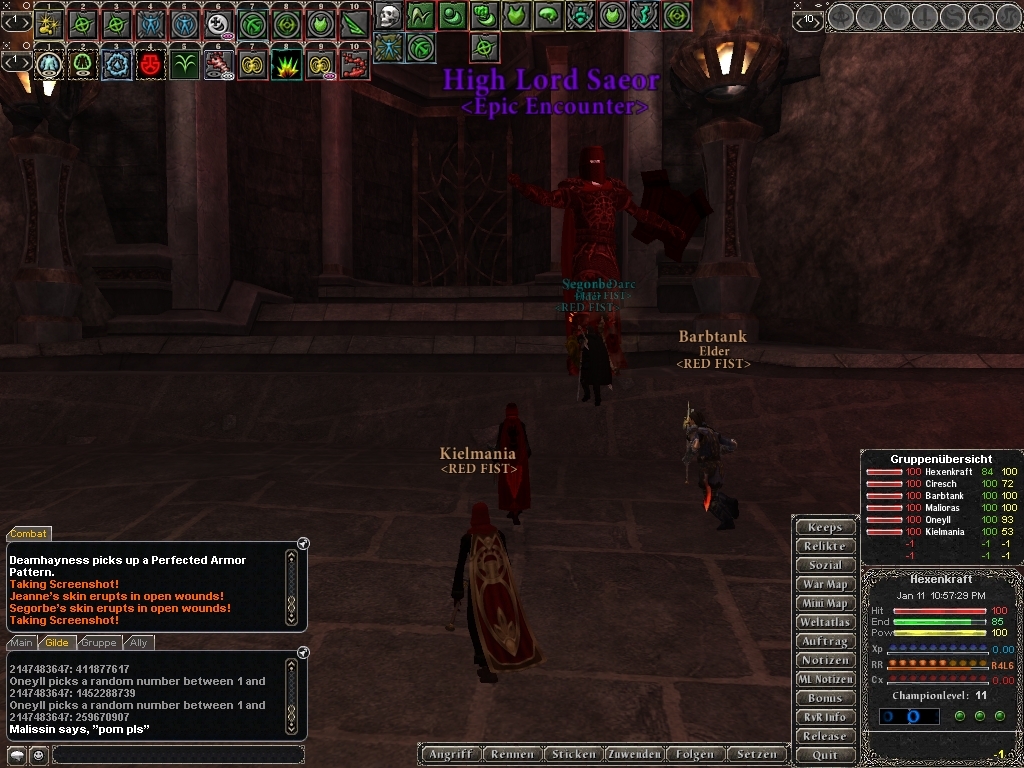
Task: Open the Mini Map window
Action: point(825,603)
